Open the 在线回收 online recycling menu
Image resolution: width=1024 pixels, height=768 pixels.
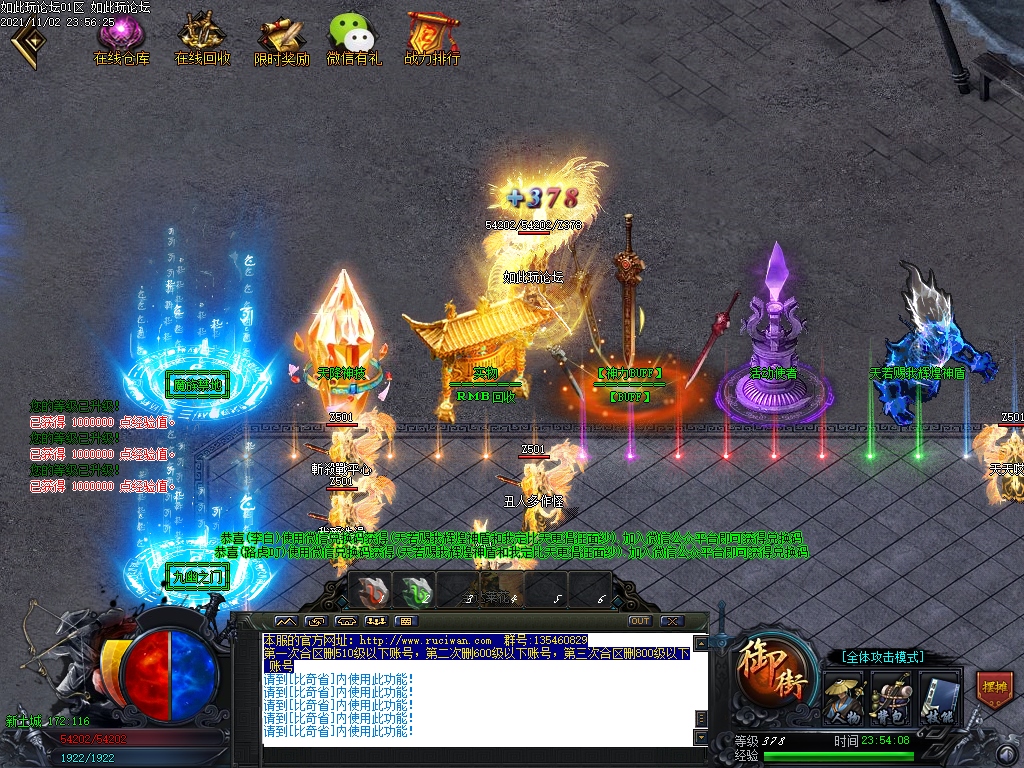(x=202, y=36)
